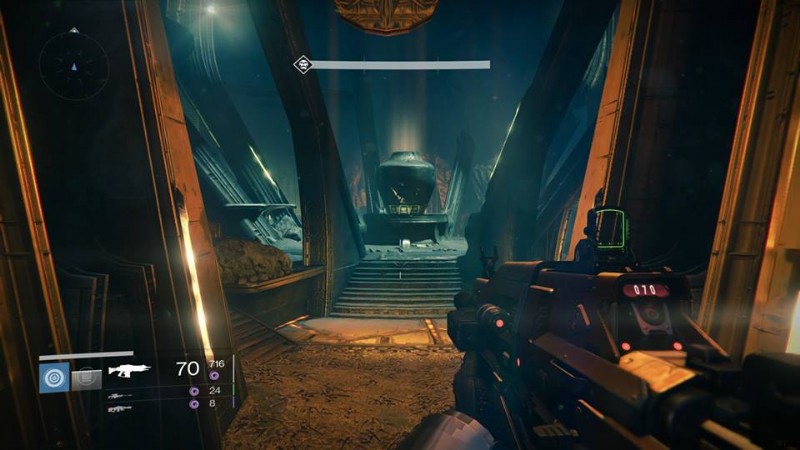Viewport: 800px width, 450px height.
Task: Select the blue grenade ability icon
Action: click(53, 377)
